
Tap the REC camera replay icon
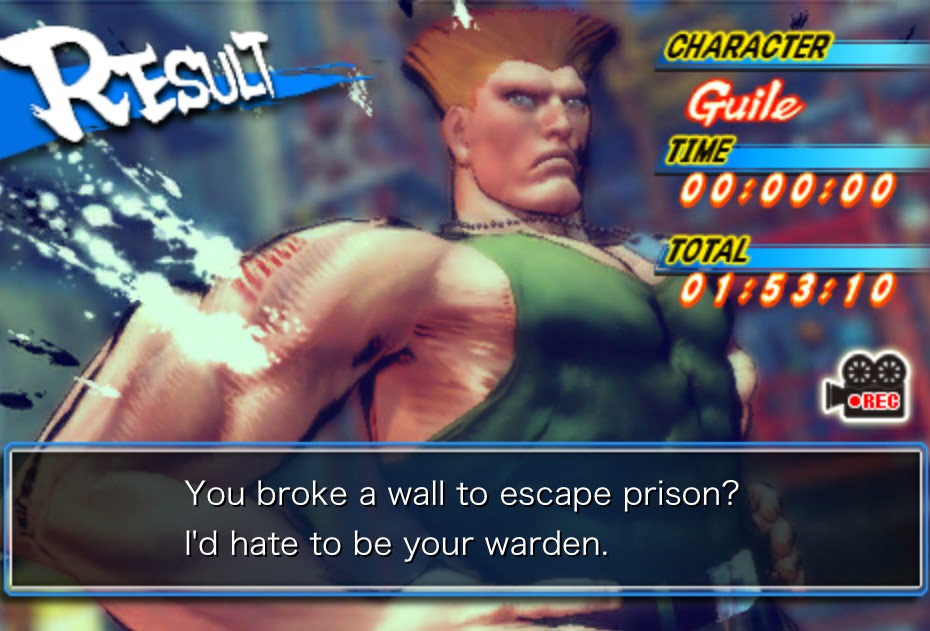coord(865,388)
